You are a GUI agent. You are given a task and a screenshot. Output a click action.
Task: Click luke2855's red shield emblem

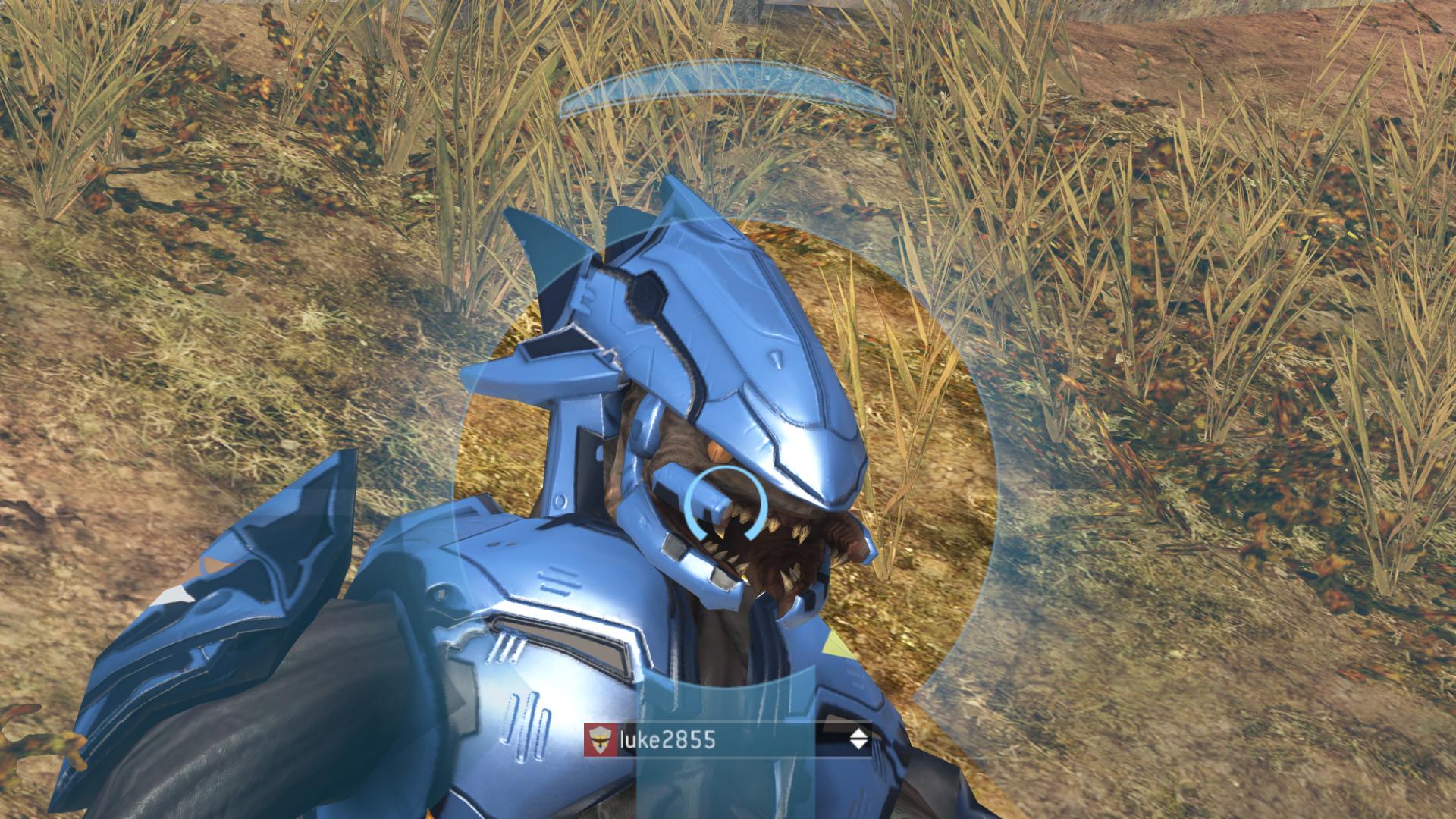click(x=599, y=740)
